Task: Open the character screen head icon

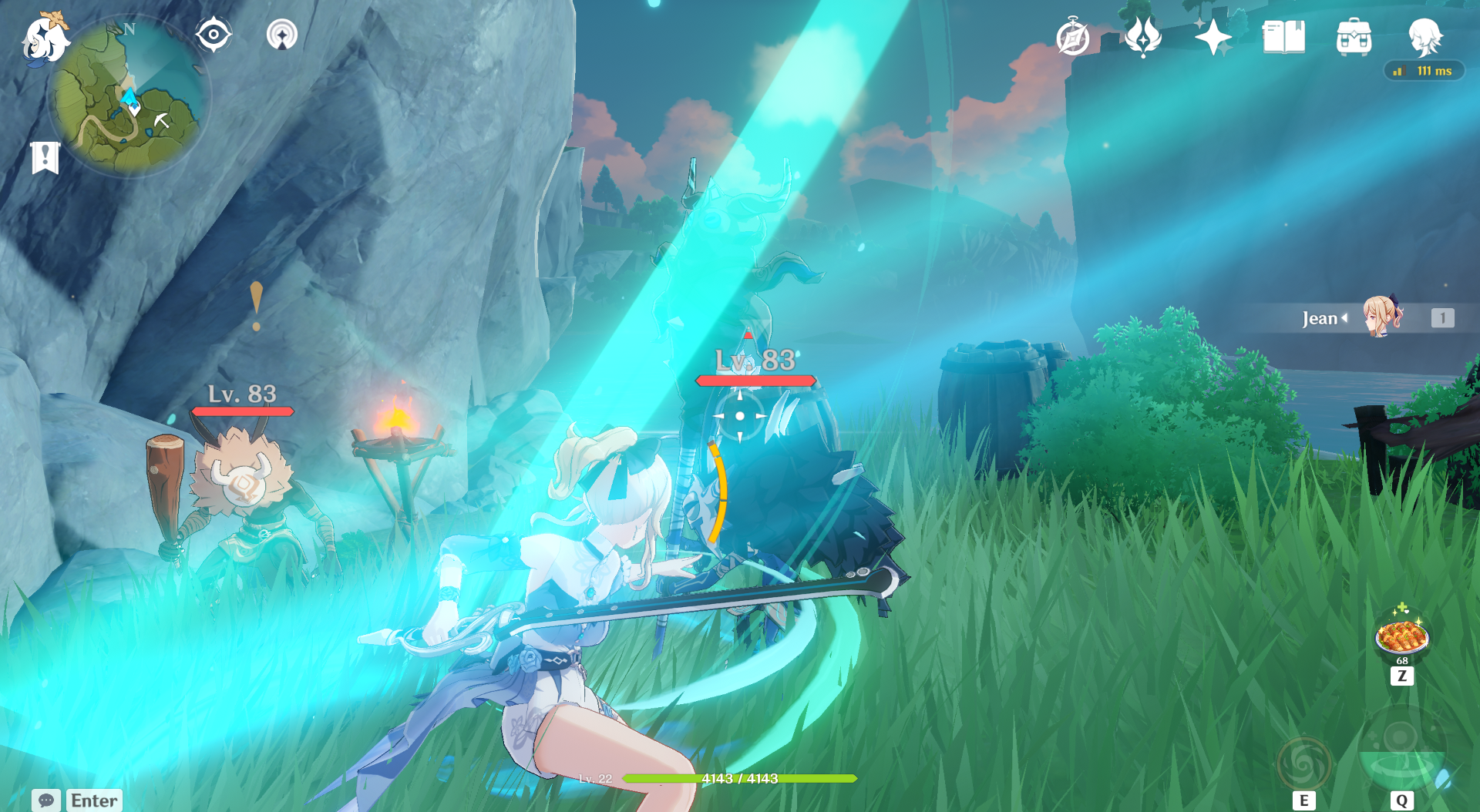Action: click(x=1424, y=36)
